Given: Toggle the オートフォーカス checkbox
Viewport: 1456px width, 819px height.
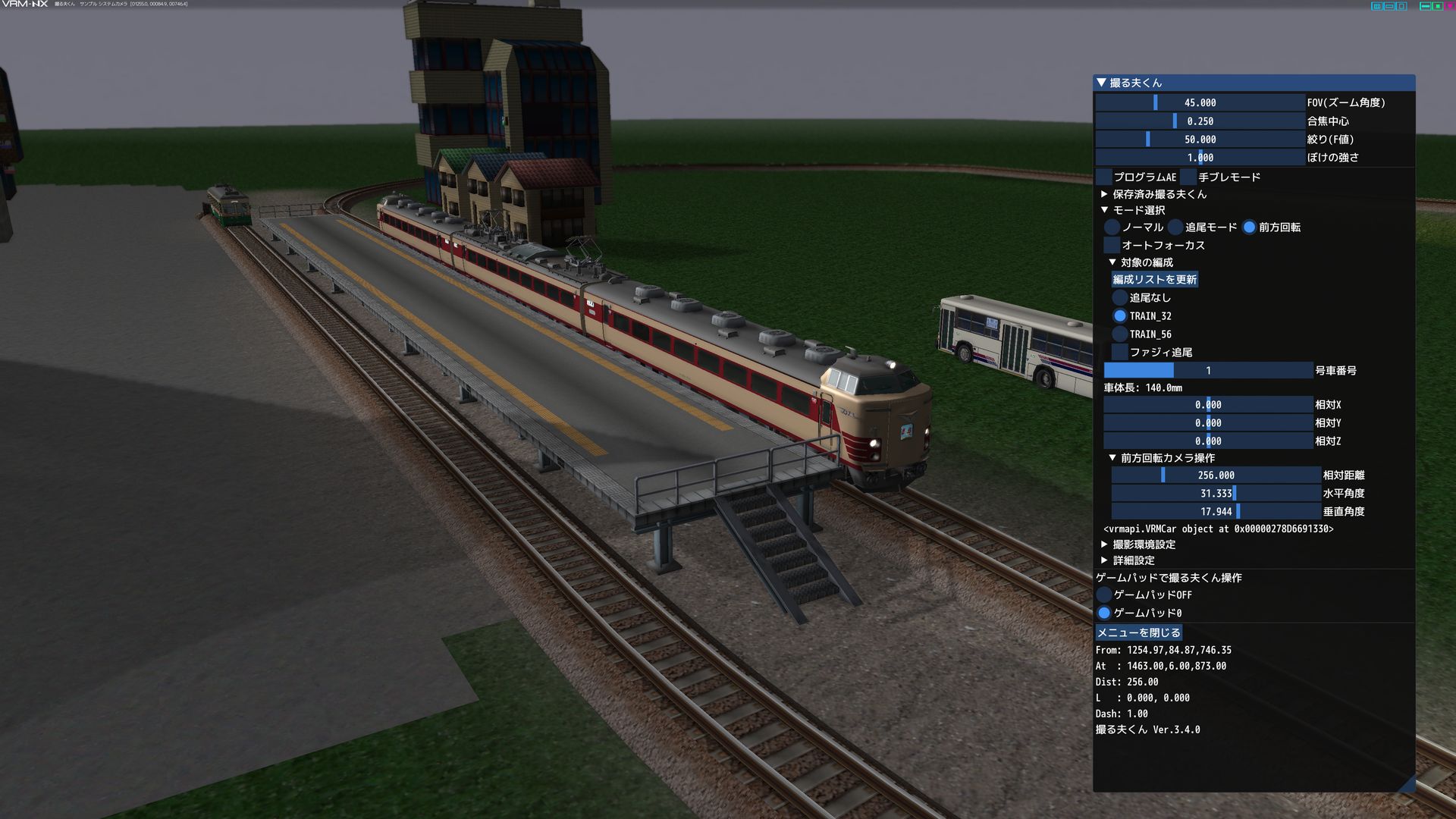Looking at the screenshot, I should 1112,246.
